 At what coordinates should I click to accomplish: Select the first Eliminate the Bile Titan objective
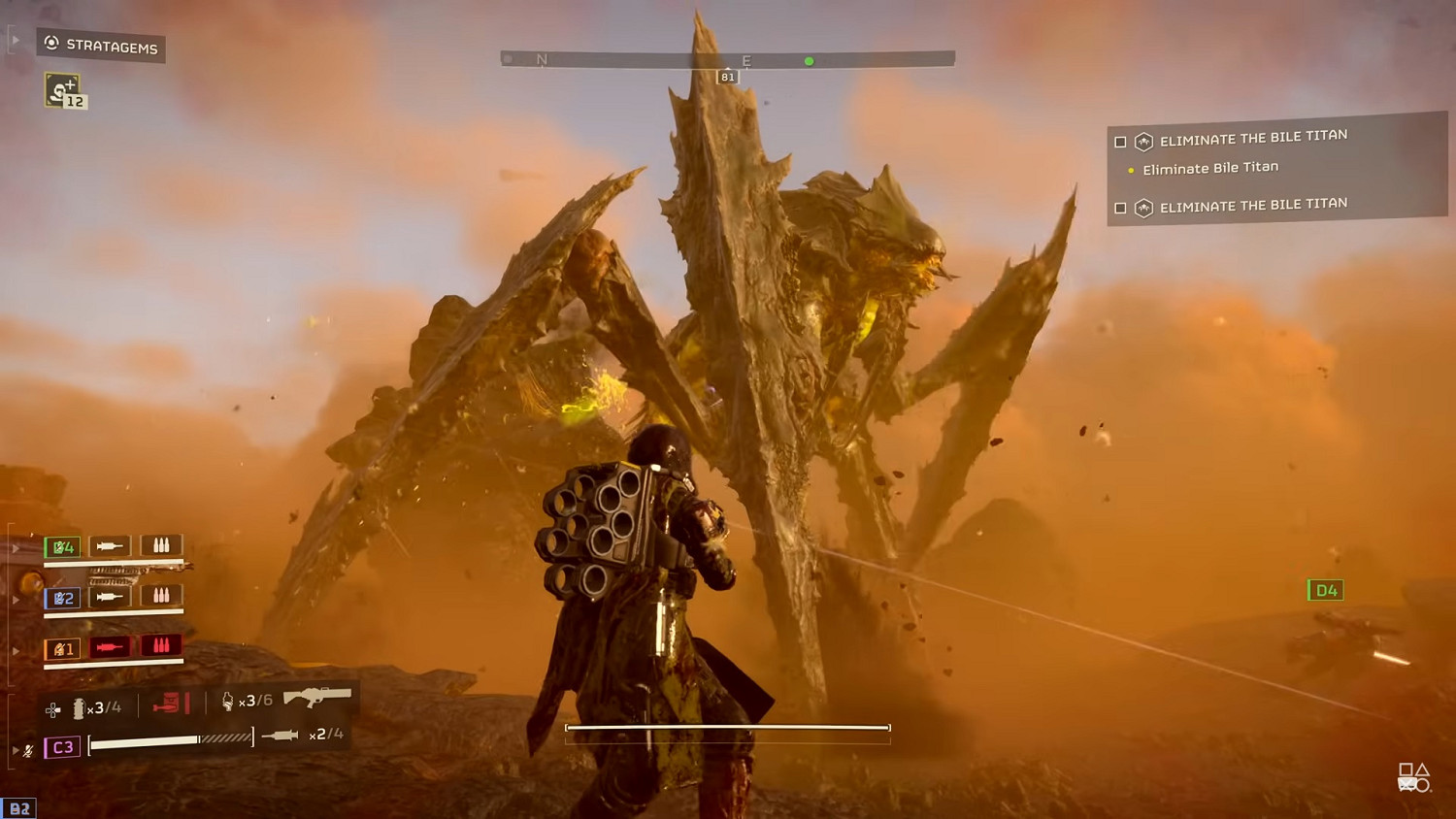[x=1252, y=138]
